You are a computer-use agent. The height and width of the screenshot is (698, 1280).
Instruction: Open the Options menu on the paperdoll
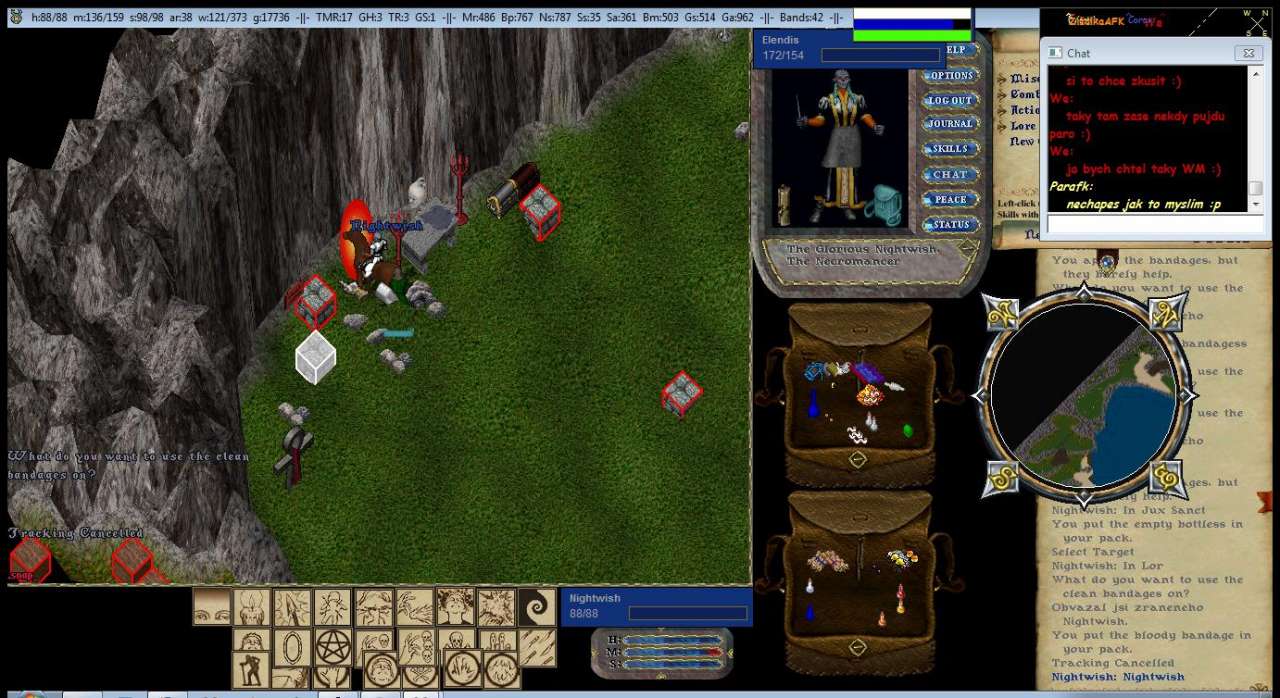949,76
